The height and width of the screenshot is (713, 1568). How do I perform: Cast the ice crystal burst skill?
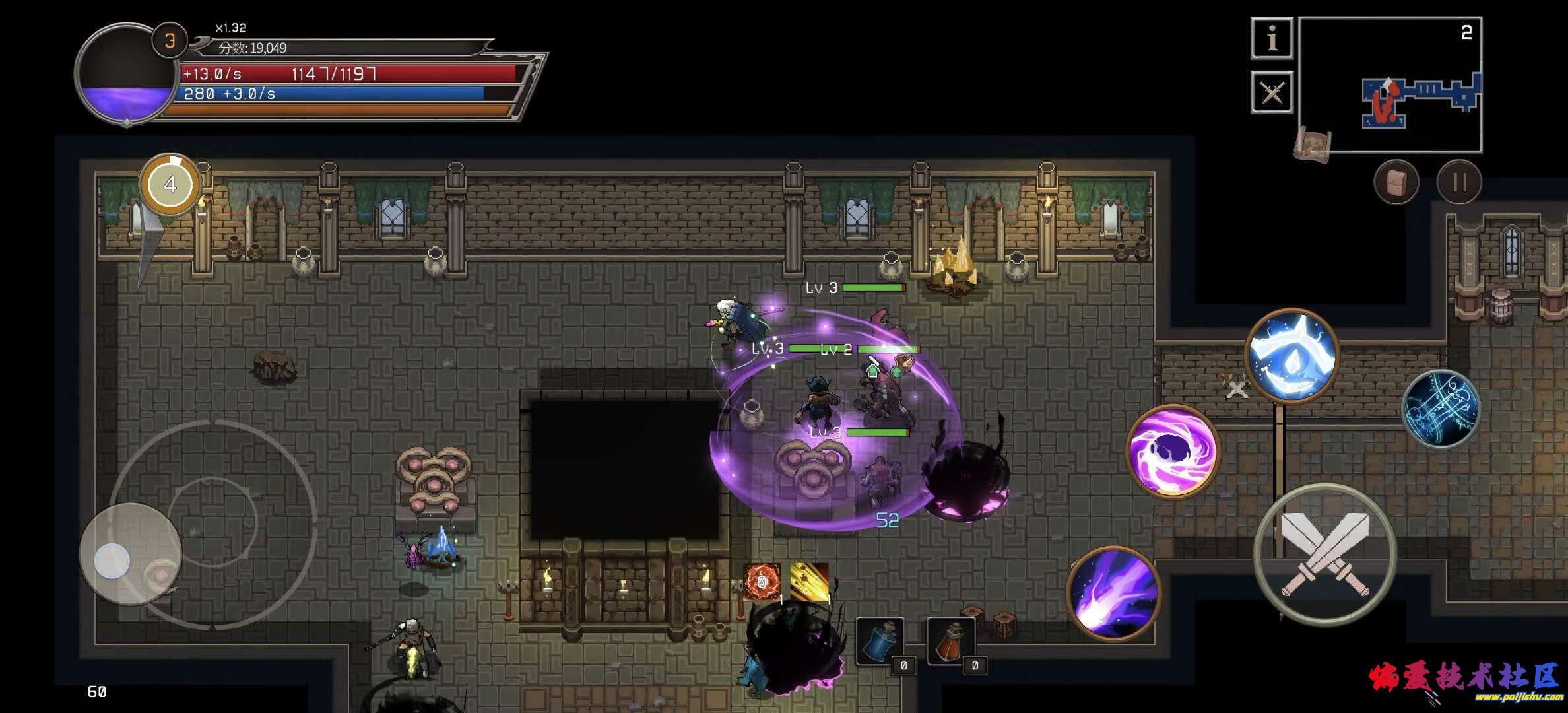1291,356
